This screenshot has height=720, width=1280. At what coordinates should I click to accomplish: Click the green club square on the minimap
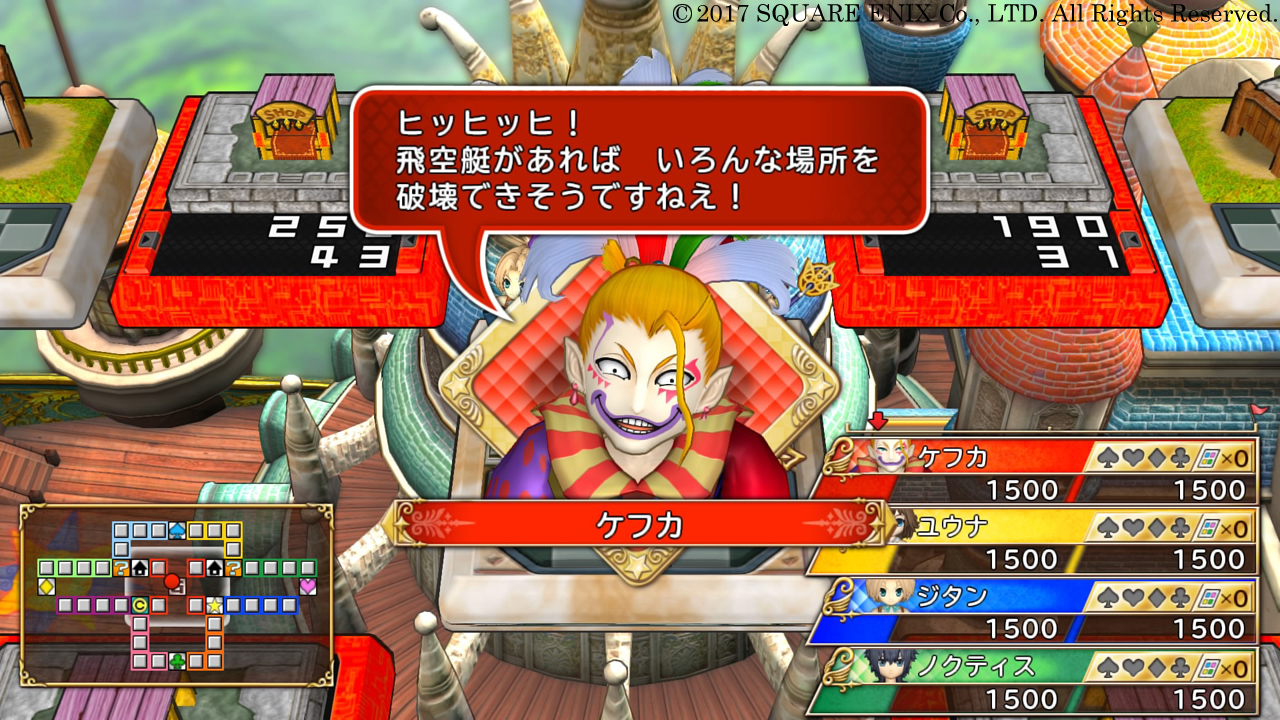tap(177, 660)
